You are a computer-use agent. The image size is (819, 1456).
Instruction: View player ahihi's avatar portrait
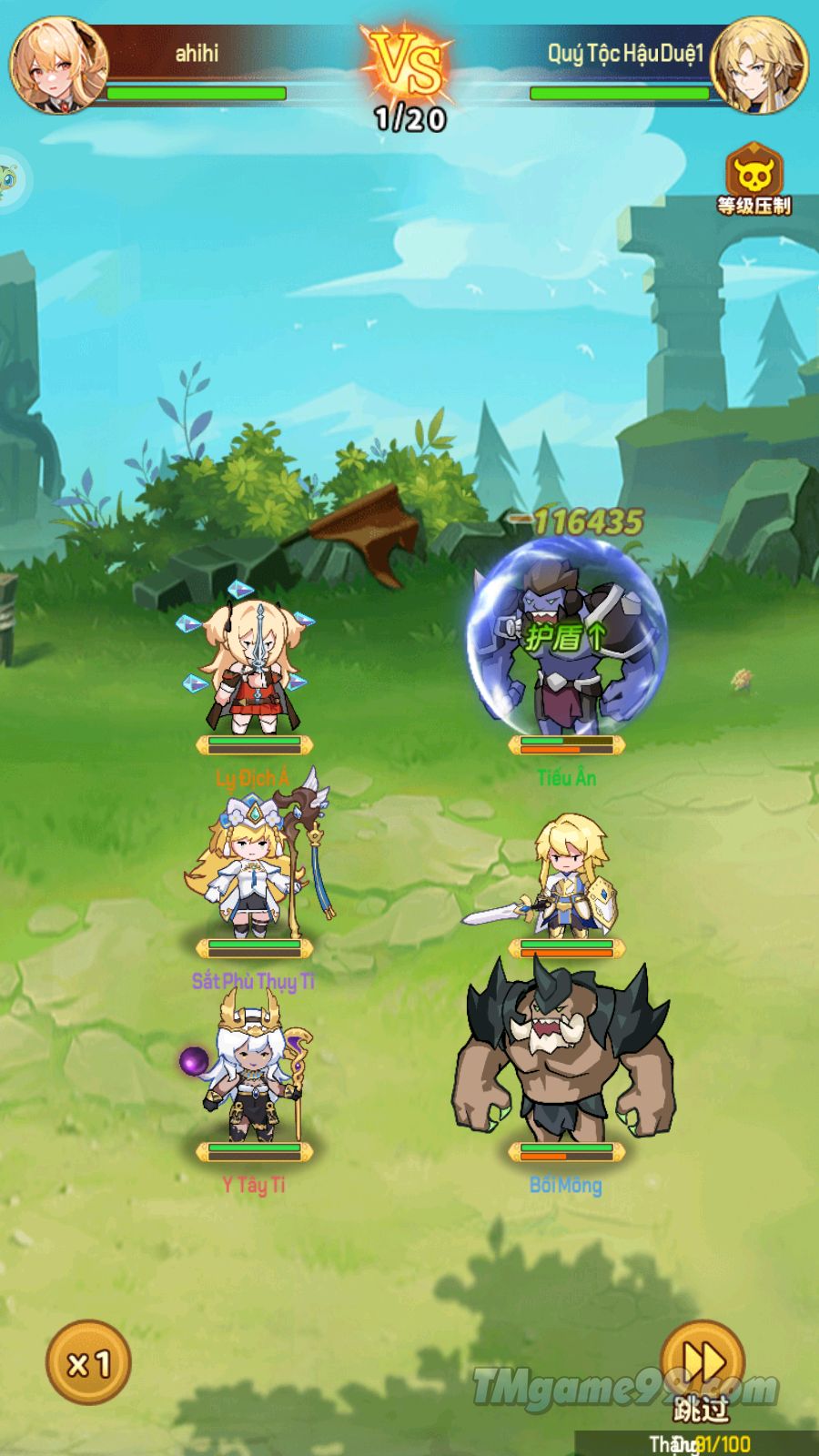pyautogui.click(x=57, y=64)
